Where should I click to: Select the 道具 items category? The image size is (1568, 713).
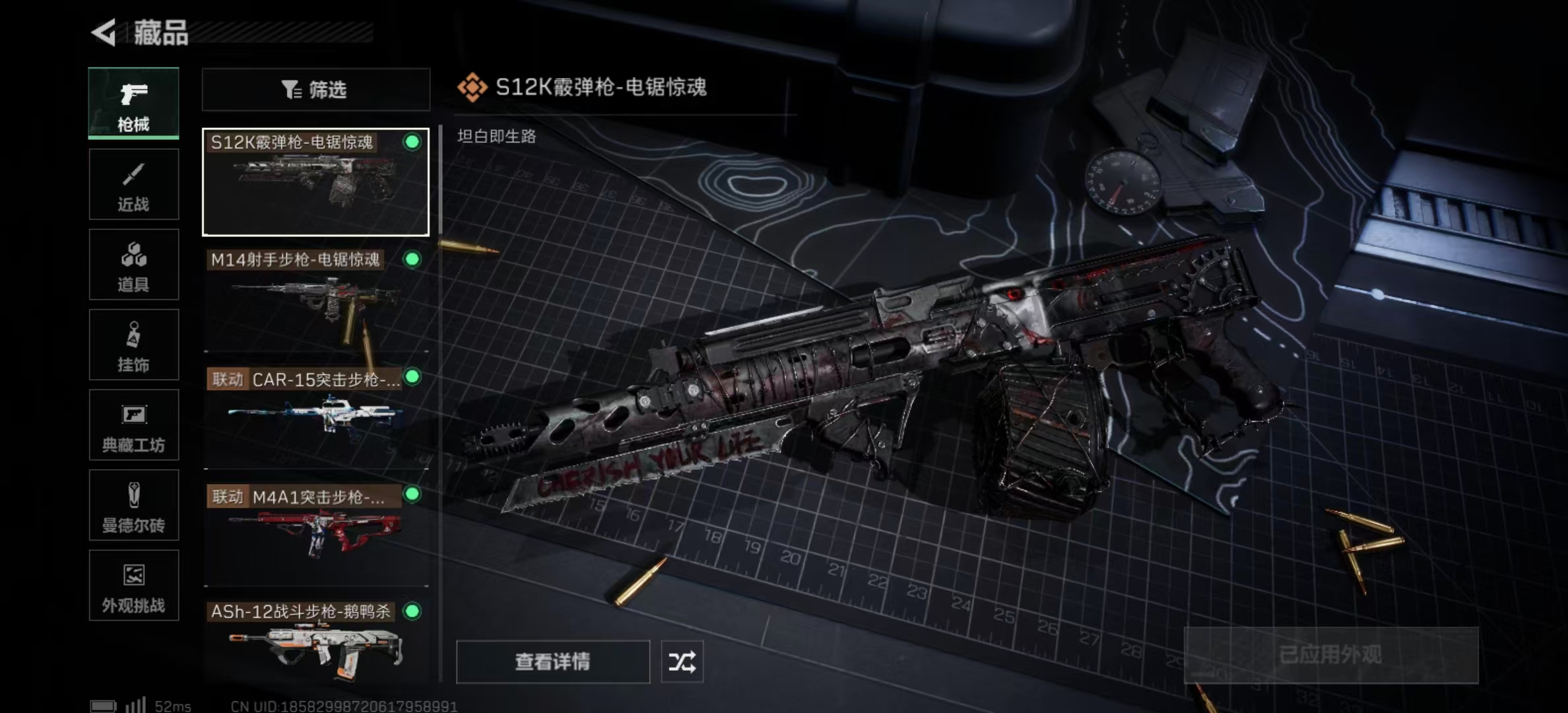[133, 265]
